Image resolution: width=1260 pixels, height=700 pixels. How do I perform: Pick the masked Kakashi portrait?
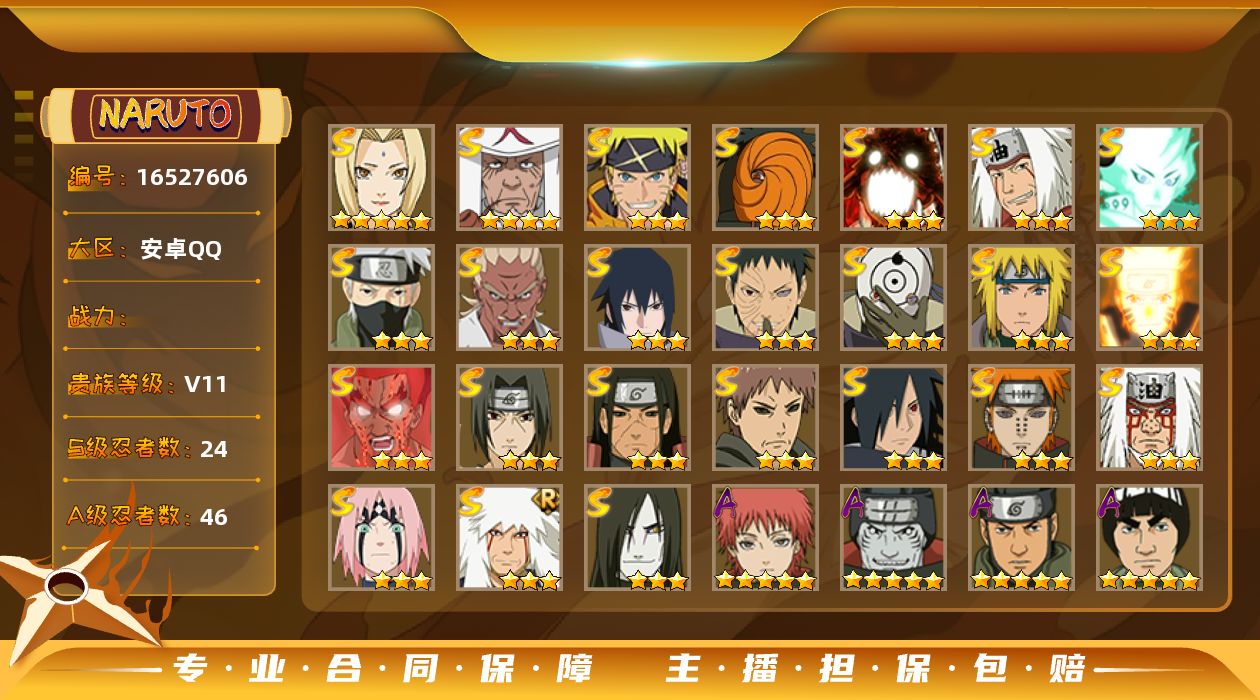coord(381,298)
